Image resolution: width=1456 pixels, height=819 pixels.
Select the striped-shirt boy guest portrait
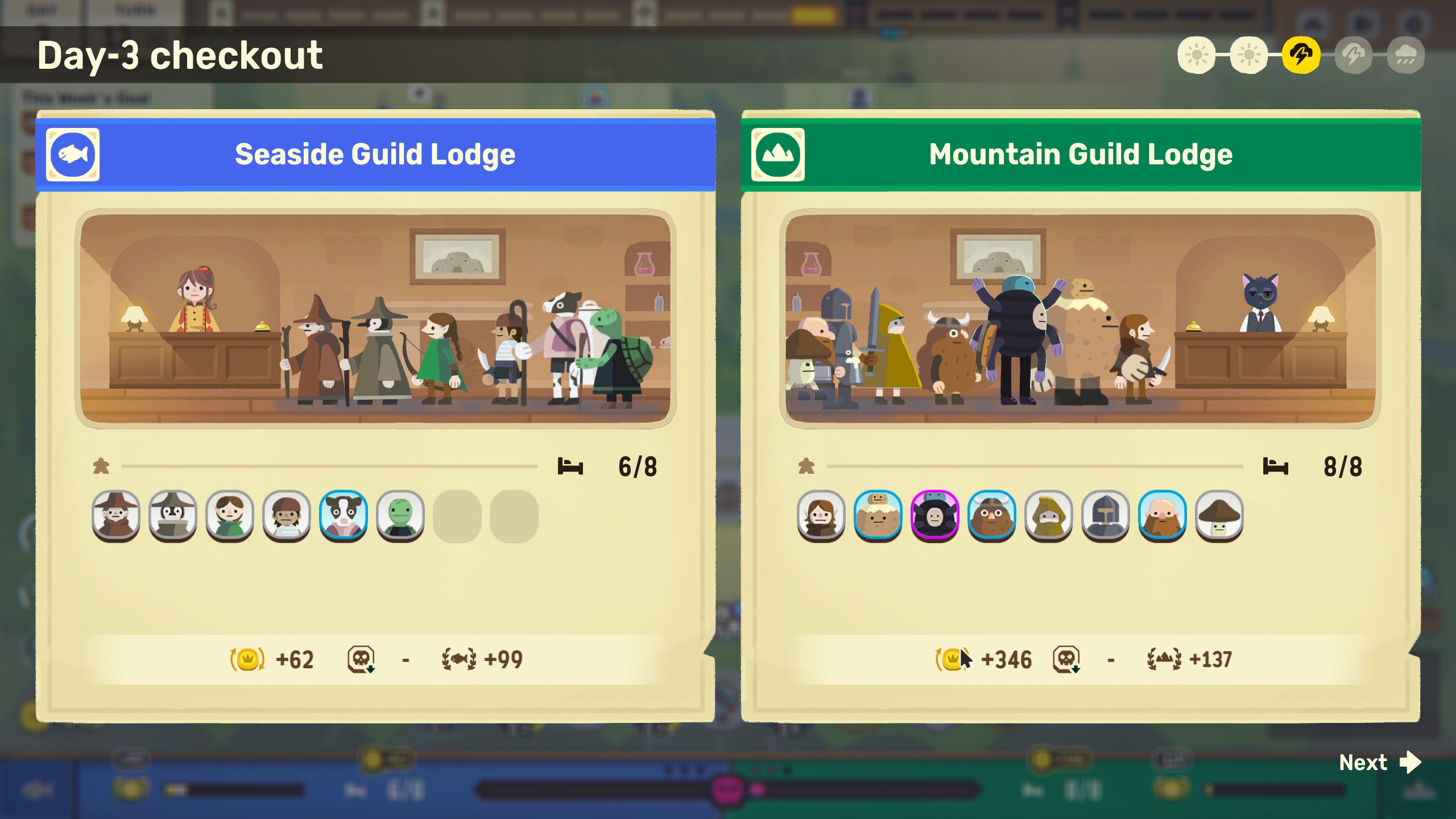pyautogui.click(x=287, y=515)
